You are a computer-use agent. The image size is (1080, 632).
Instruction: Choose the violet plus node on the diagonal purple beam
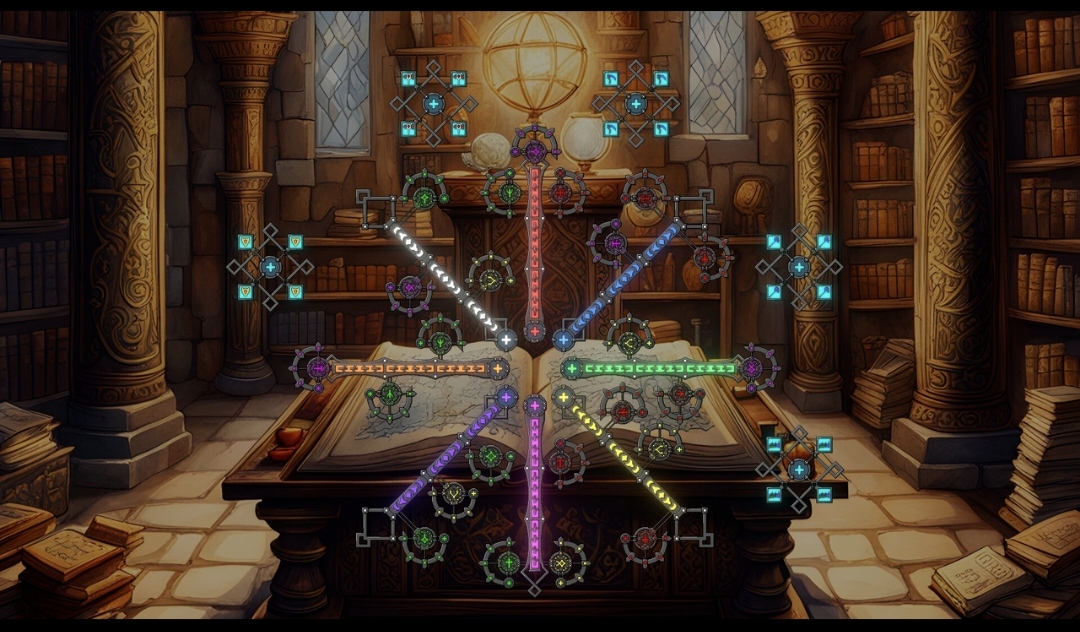click(506, 398)
